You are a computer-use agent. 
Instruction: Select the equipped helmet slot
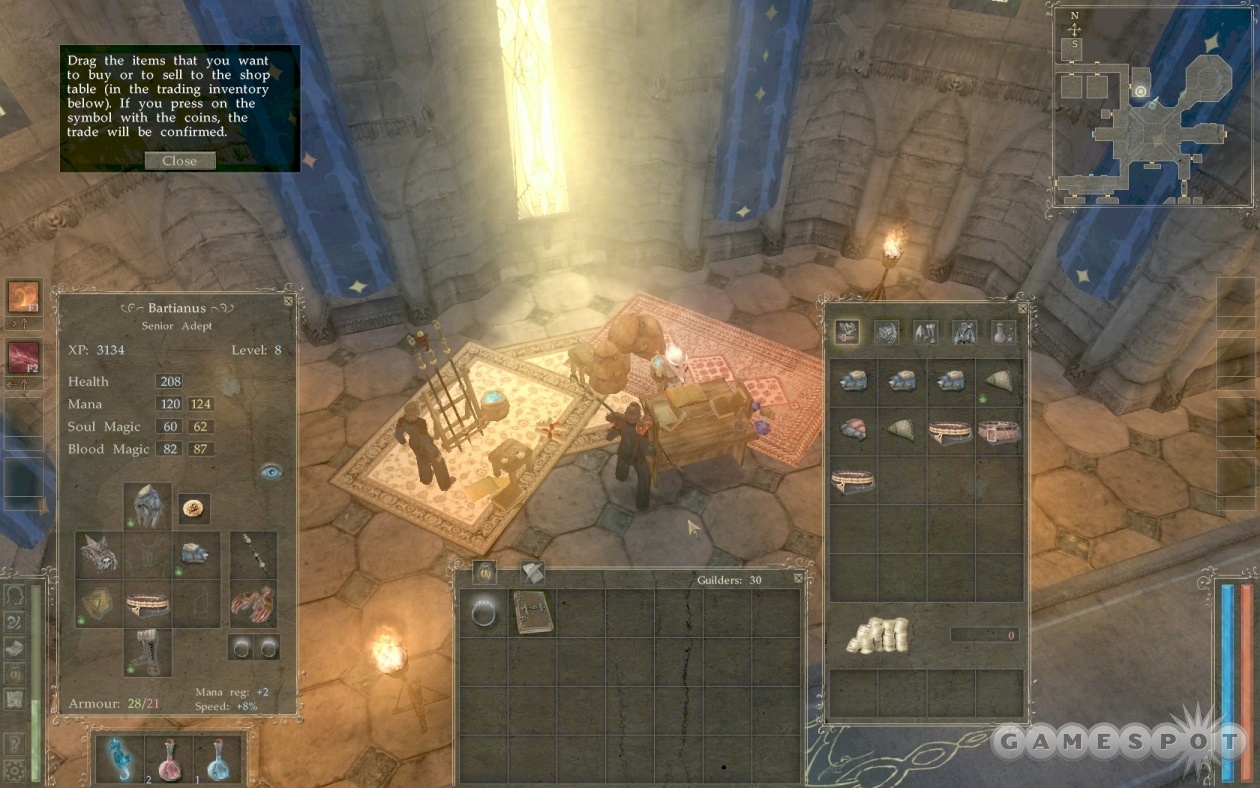click(x=148, y=506)
